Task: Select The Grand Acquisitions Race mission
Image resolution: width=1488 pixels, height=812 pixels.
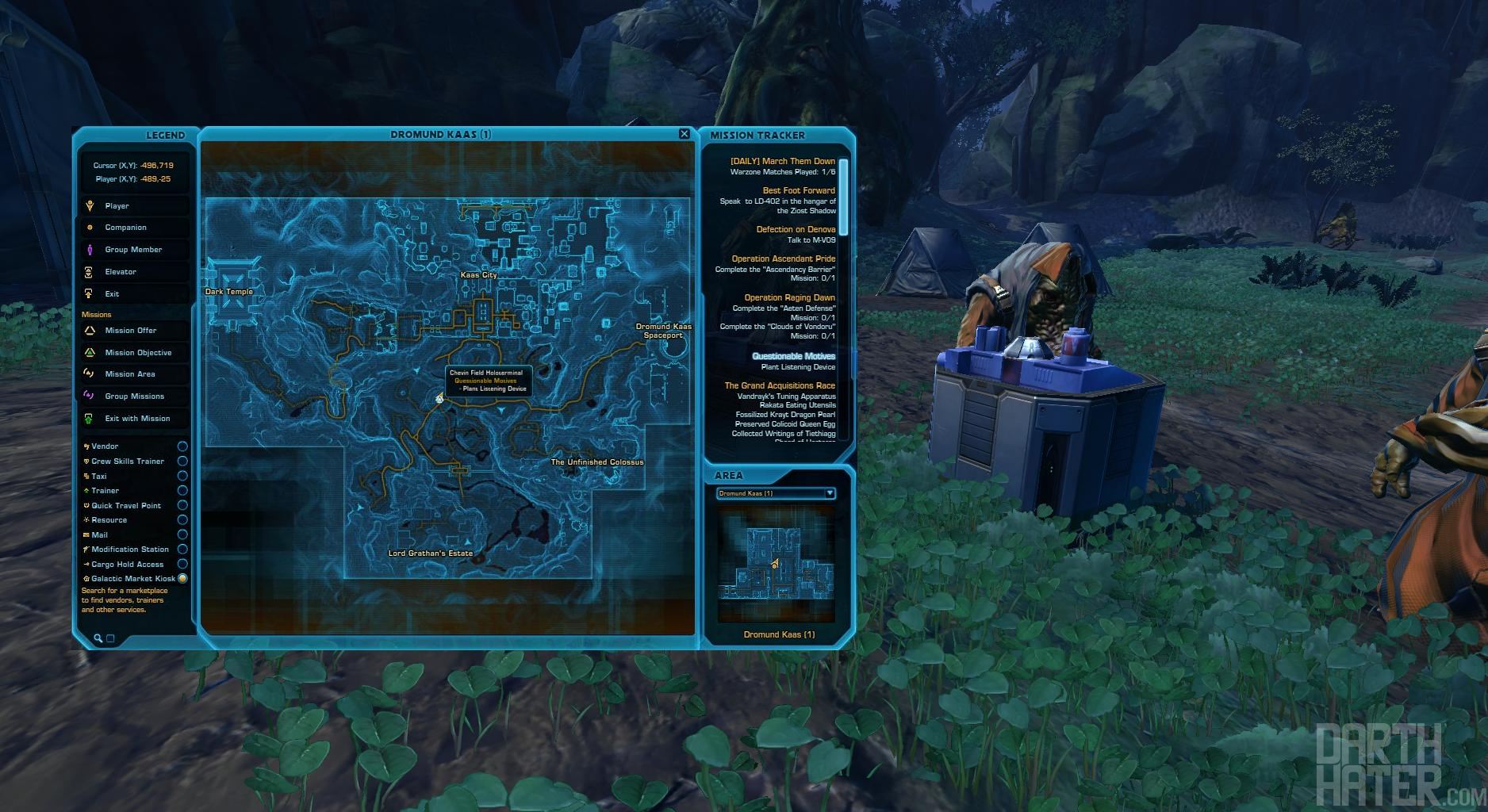Action: (x=779, y=386)
